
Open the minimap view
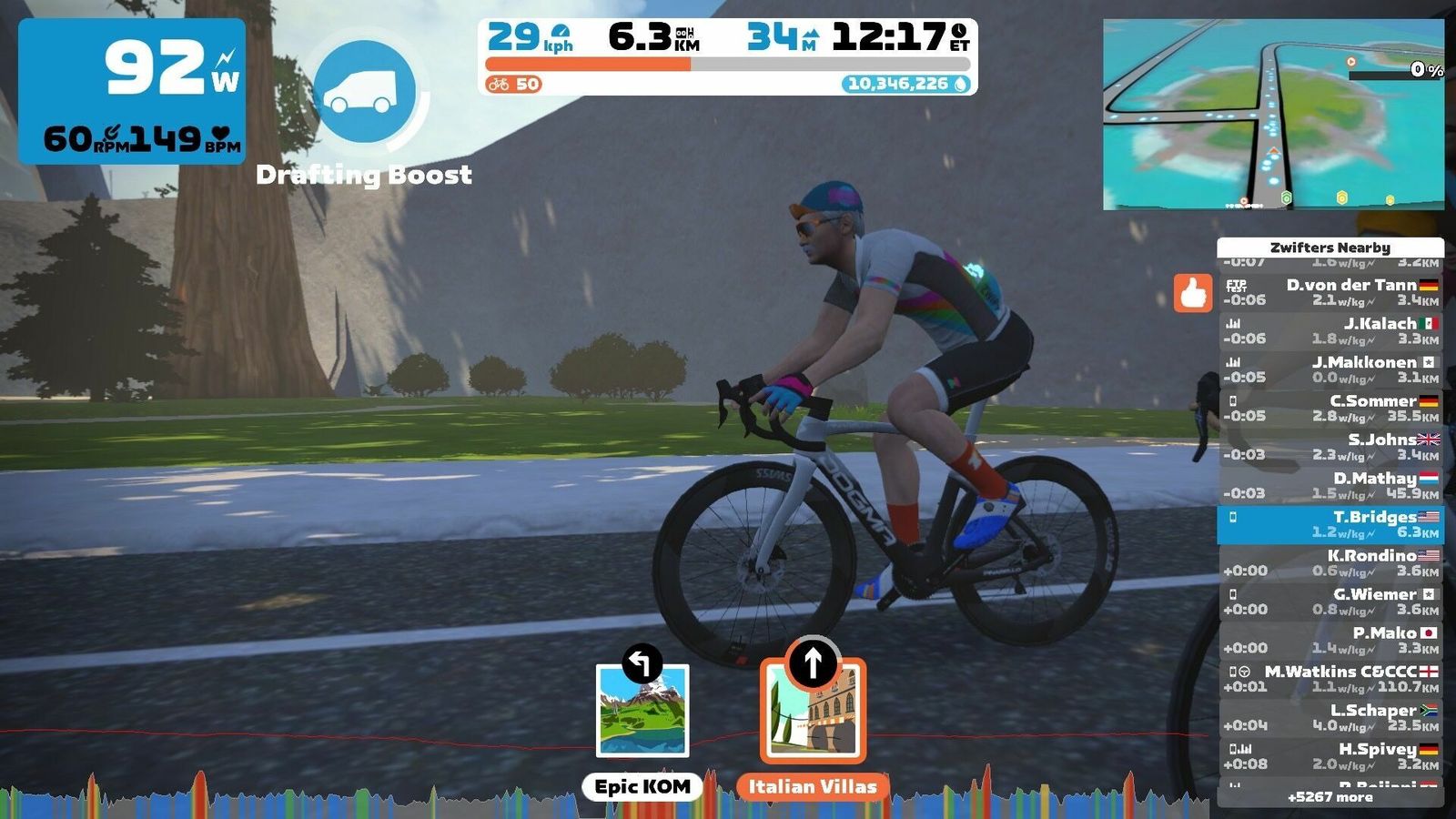(1273, 115)
